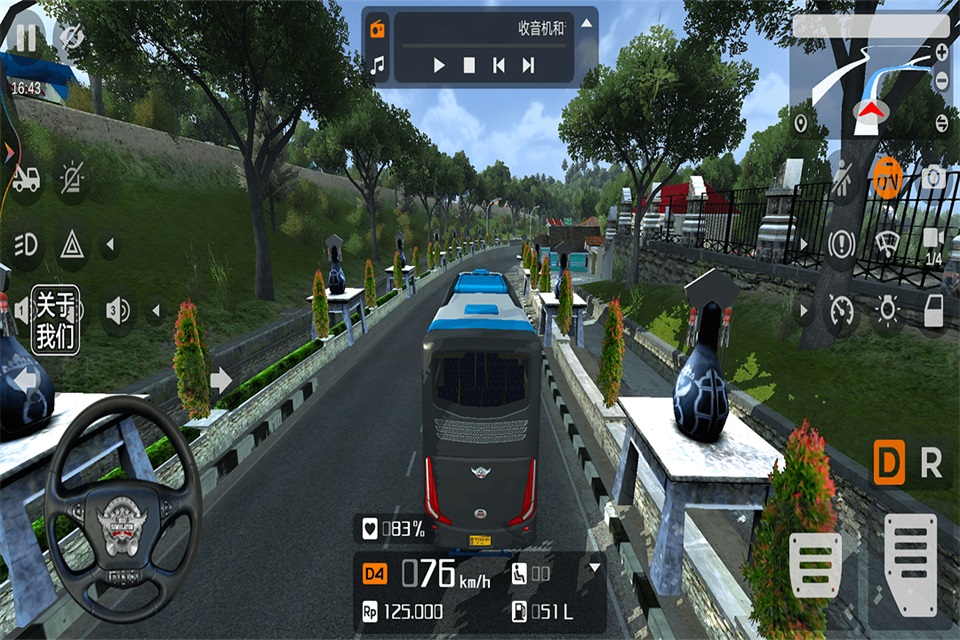Call the tow truck icon
The image size is (960, 640).
pos(25,179)
